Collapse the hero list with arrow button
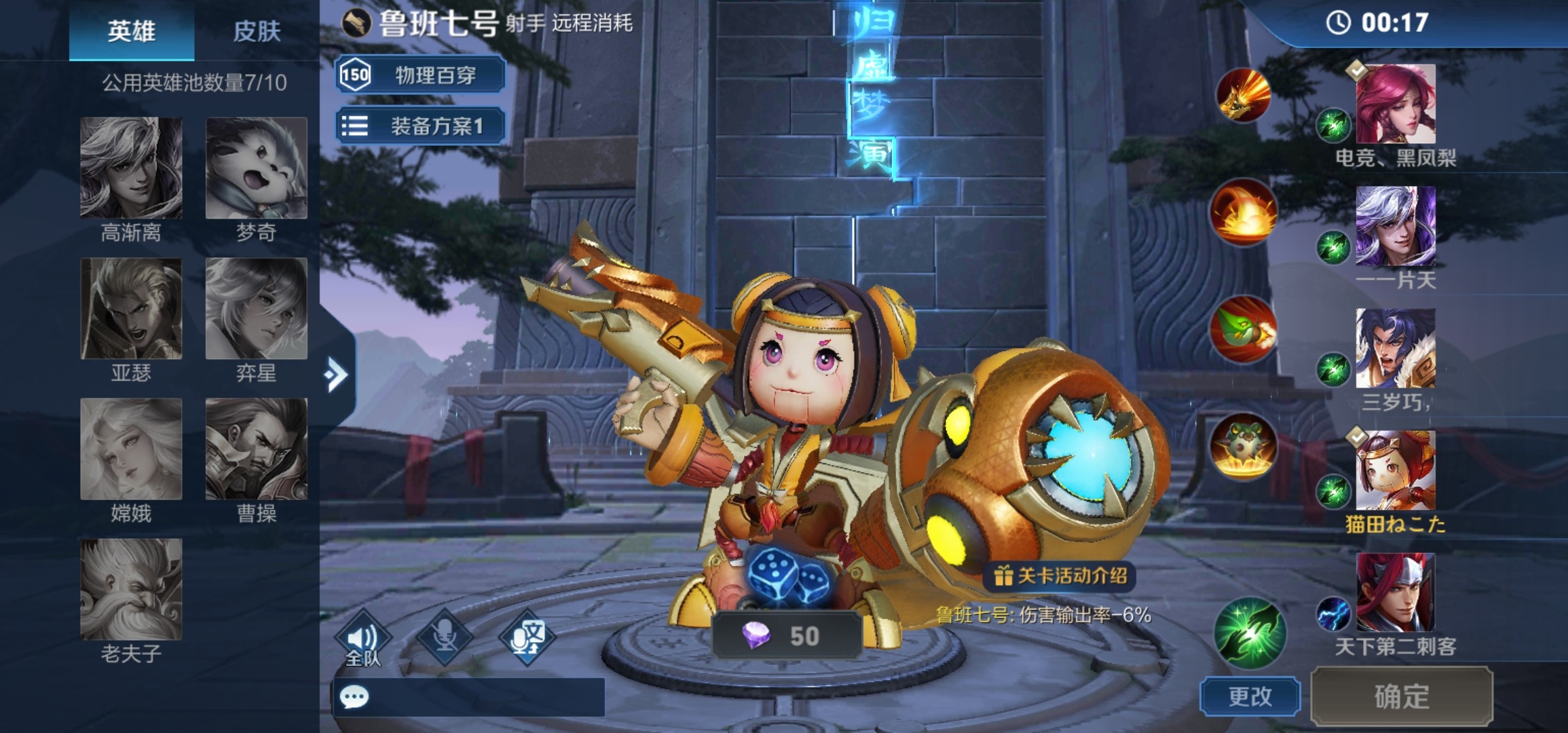Viewport: 1568px width, 733px height. point(336,375)
